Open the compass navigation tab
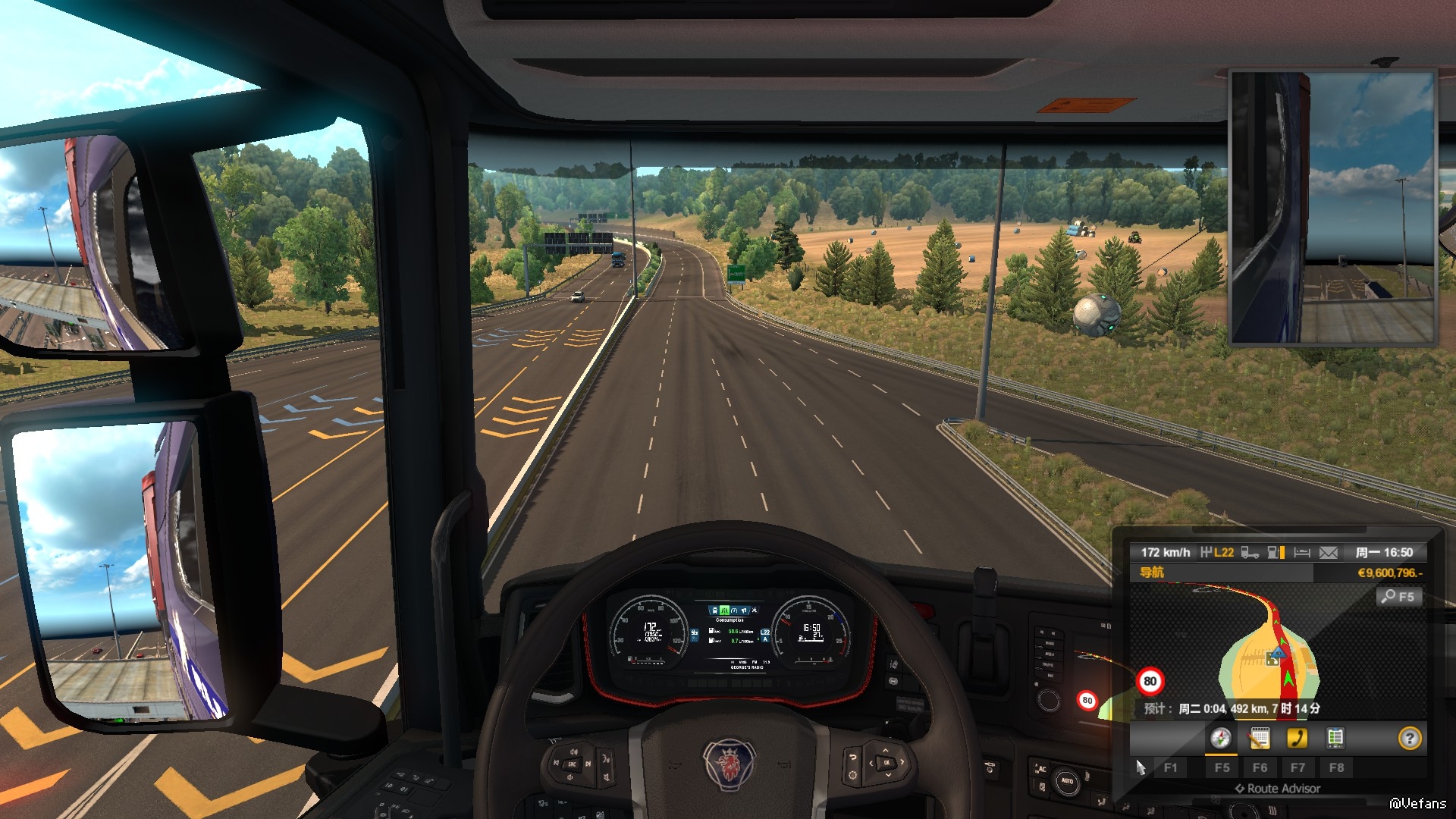The height and width of the screenshot is (819, 1456). (1220, 738)
